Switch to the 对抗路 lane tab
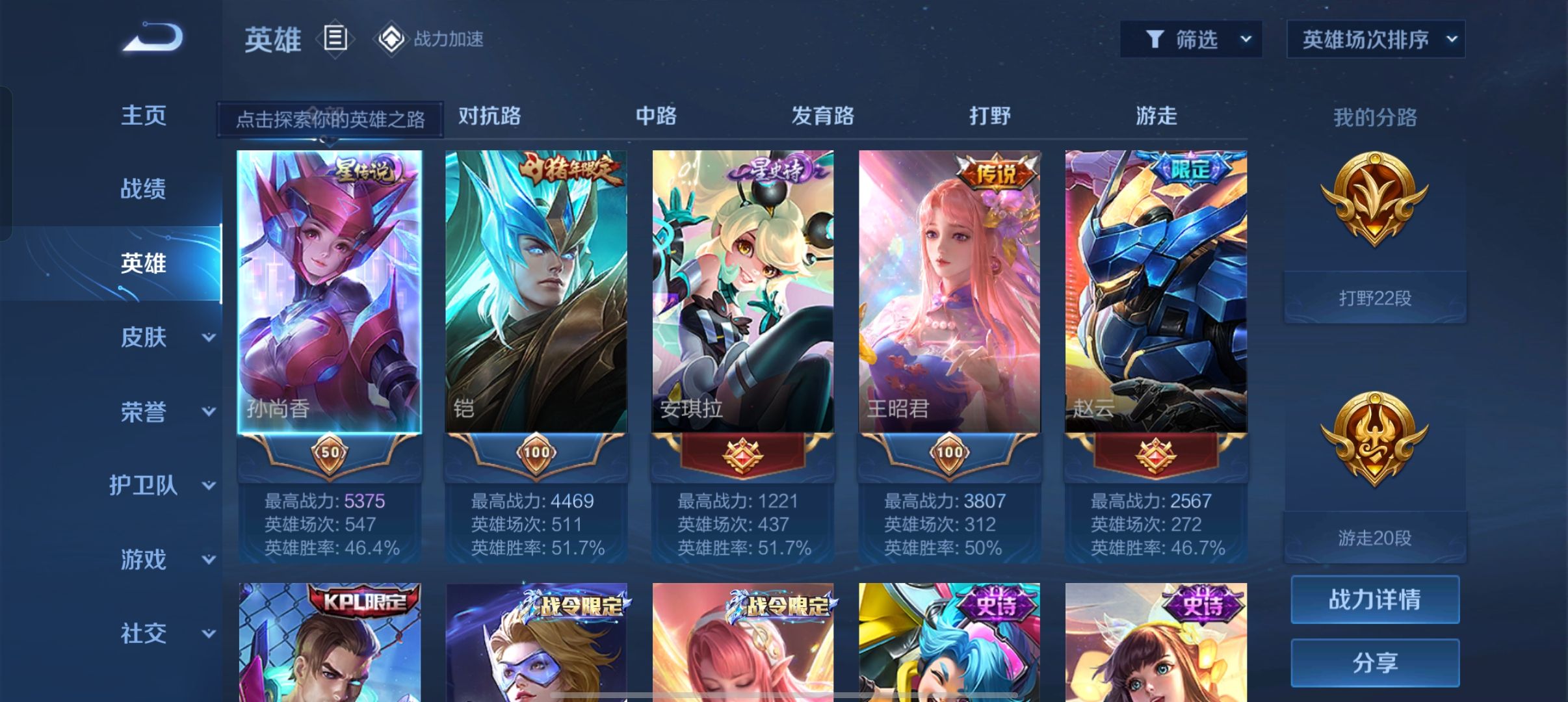1568x702 pixels. [490, 116]
